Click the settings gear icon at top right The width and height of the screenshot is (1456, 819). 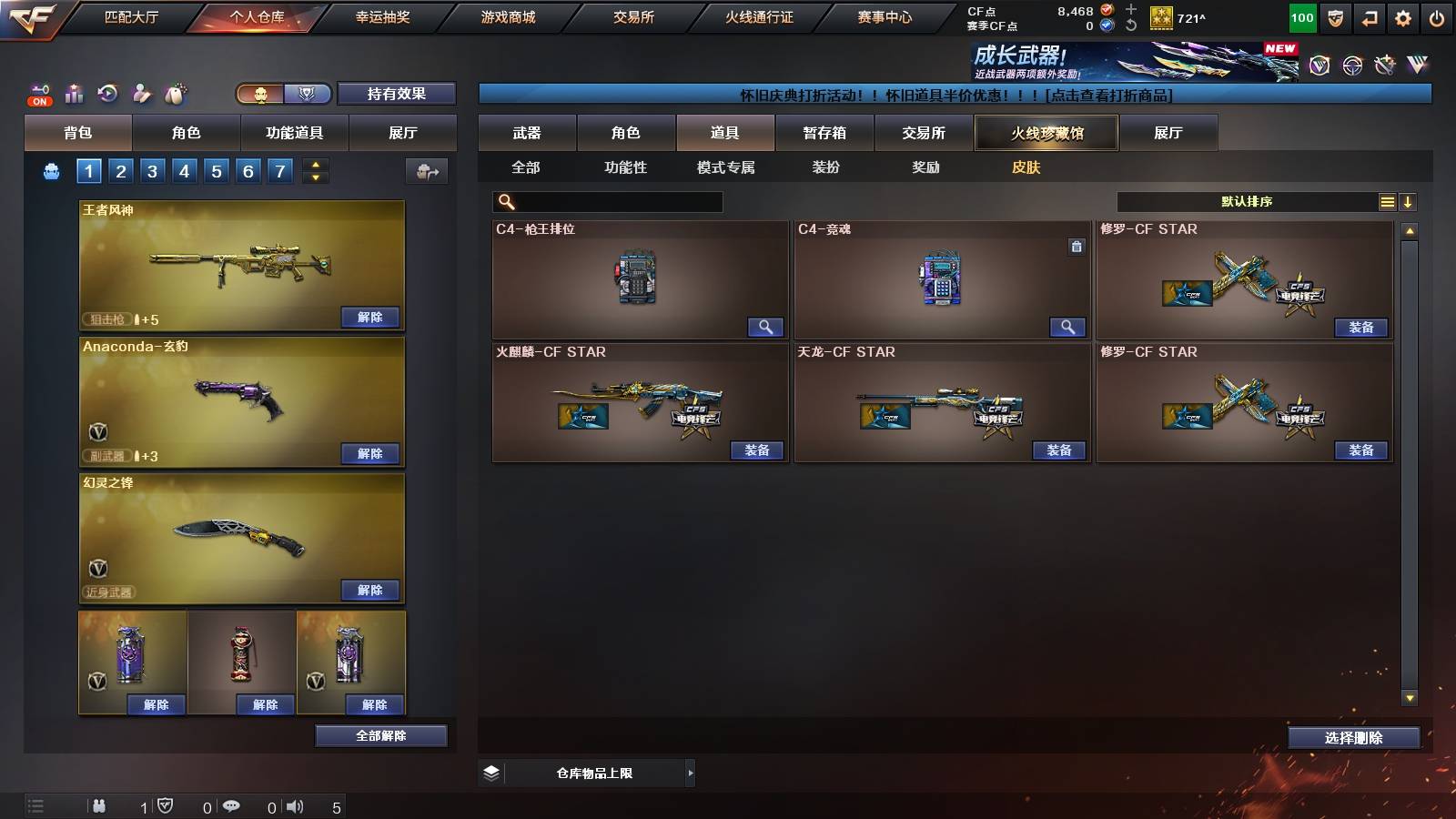click(x=1402, y=16)
